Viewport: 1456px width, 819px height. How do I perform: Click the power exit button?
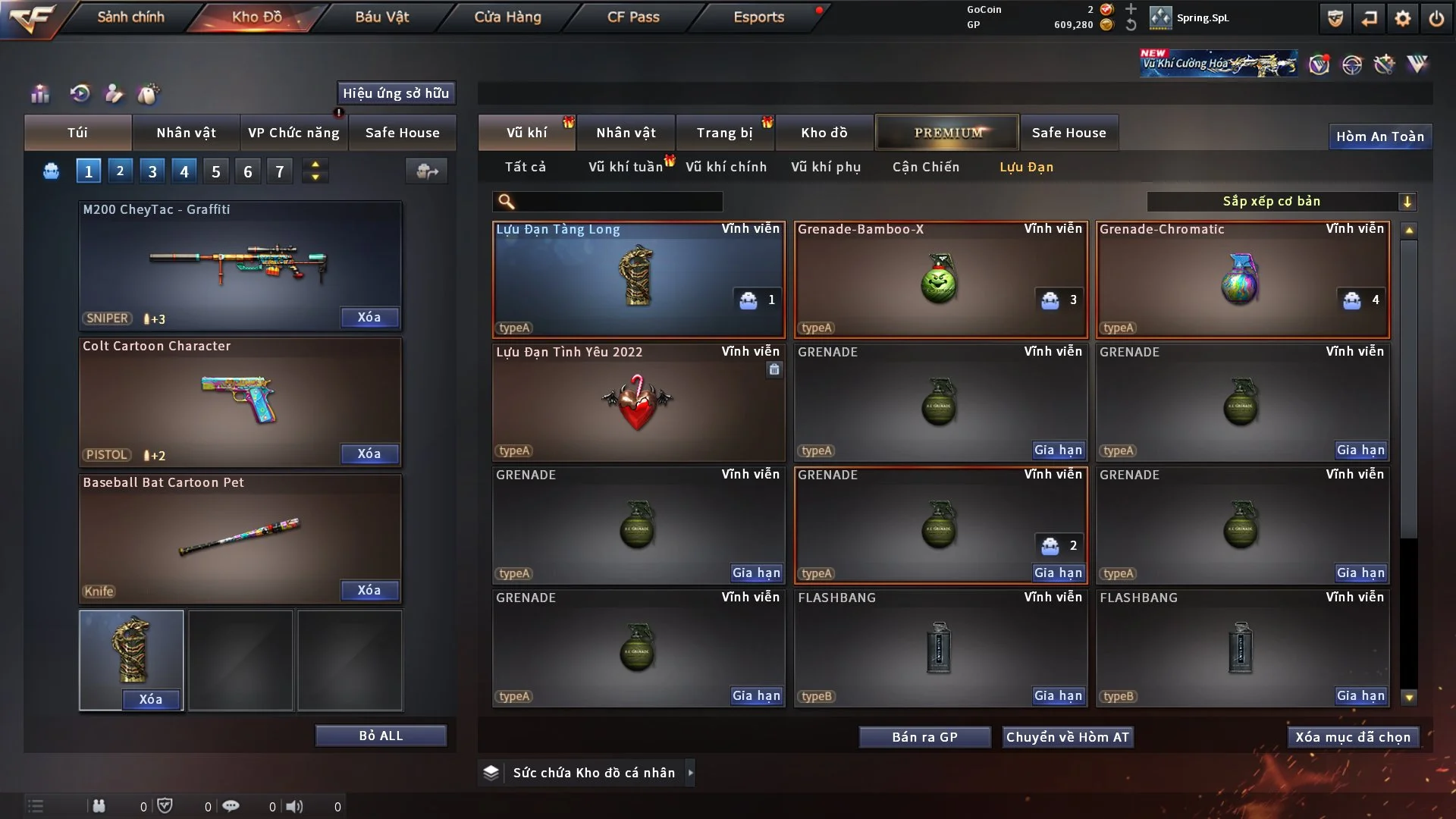[1436, 18]
